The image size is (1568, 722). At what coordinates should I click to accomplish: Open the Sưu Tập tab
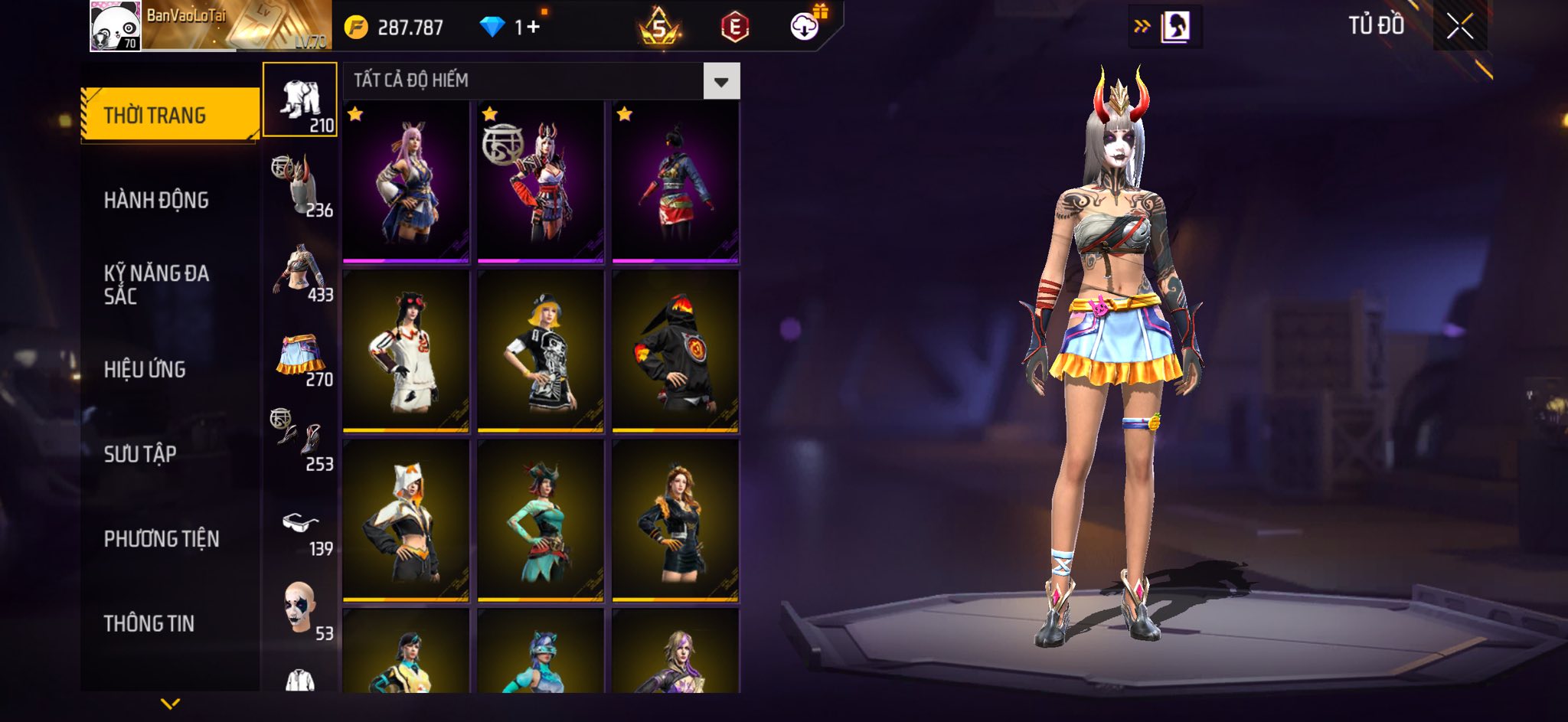click(140, 454)
